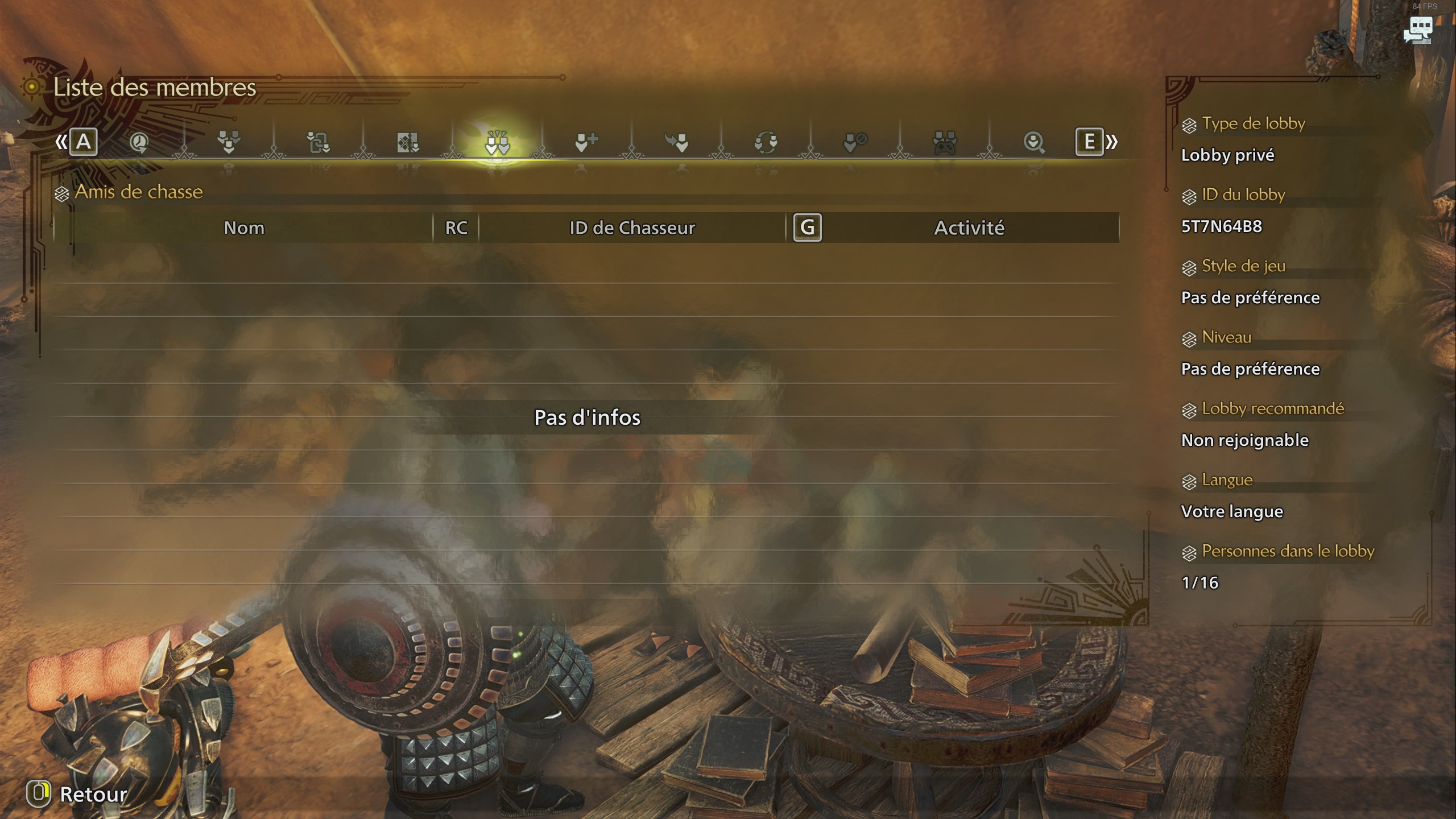Click the A key previous tab control
The width and height of the screenshot is (1456, 819).
tap(84, 142)
